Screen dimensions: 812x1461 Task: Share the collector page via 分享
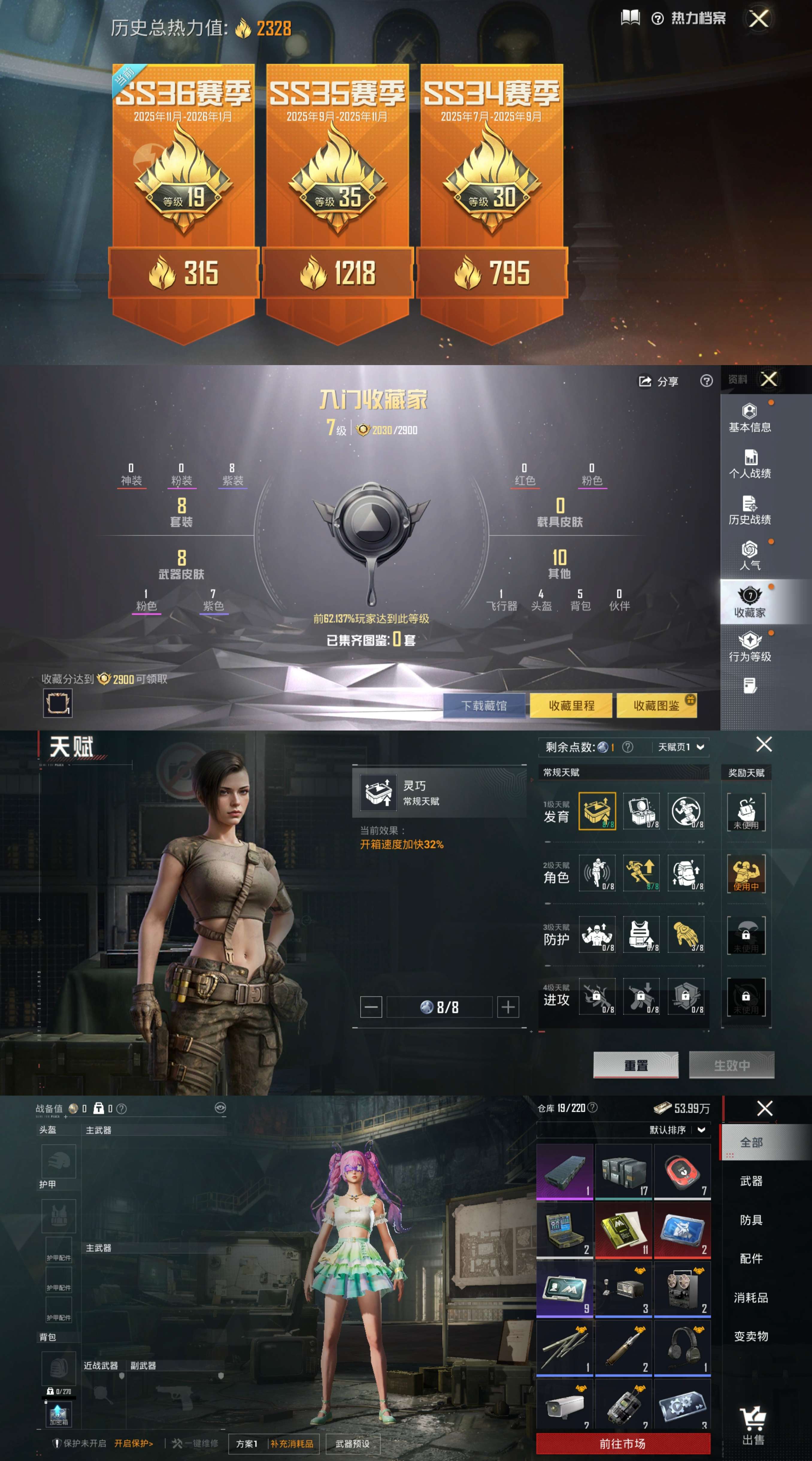(659, 382)
